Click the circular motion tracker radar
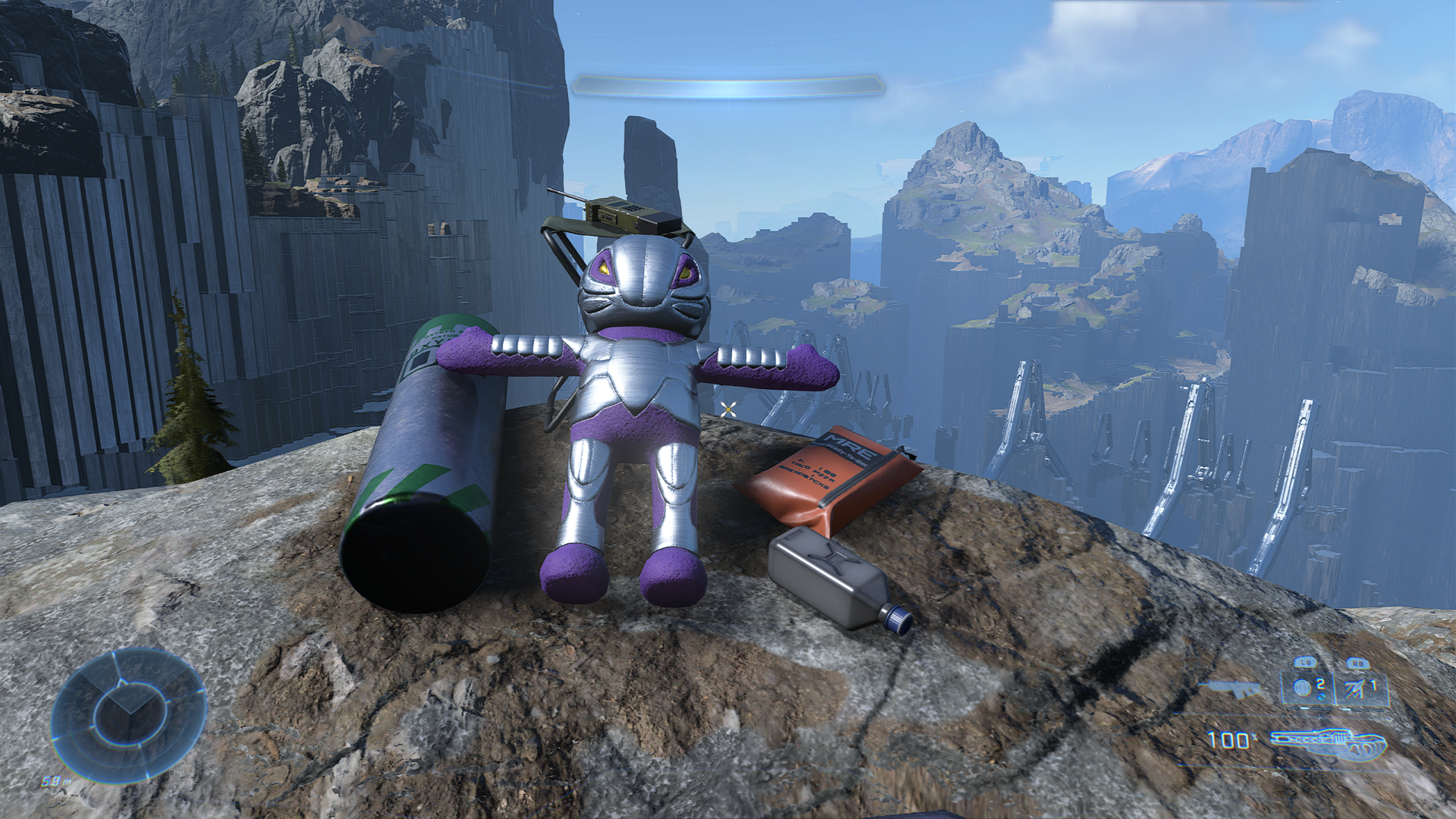The image size is (1456, 819). [129, 714]
